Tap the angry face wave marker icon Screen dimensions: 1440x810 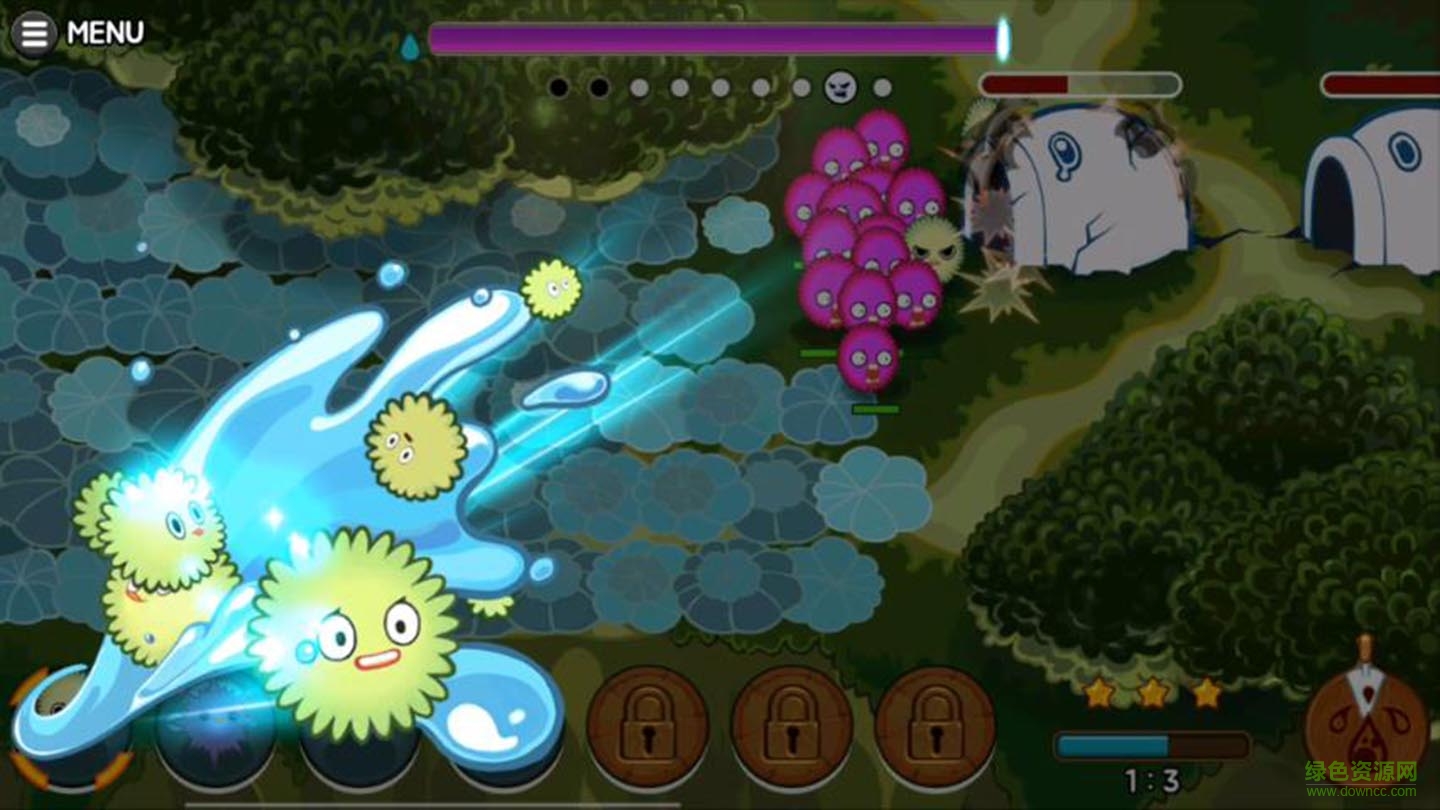pos(840,88)
